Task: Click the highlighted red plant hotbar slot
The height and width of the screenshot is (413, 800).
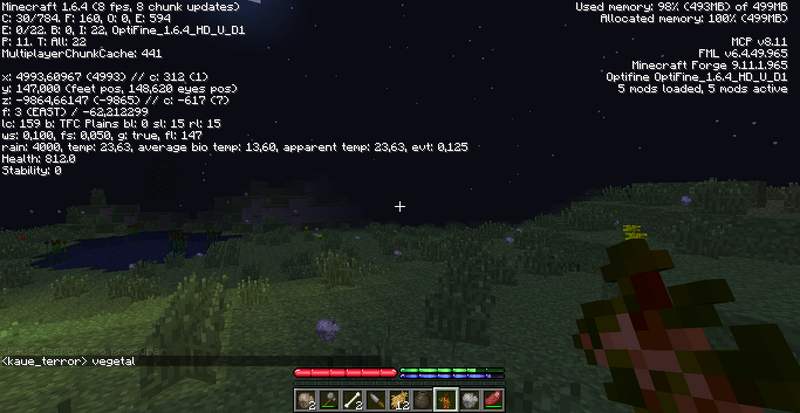Action: [x=445, y=401]
